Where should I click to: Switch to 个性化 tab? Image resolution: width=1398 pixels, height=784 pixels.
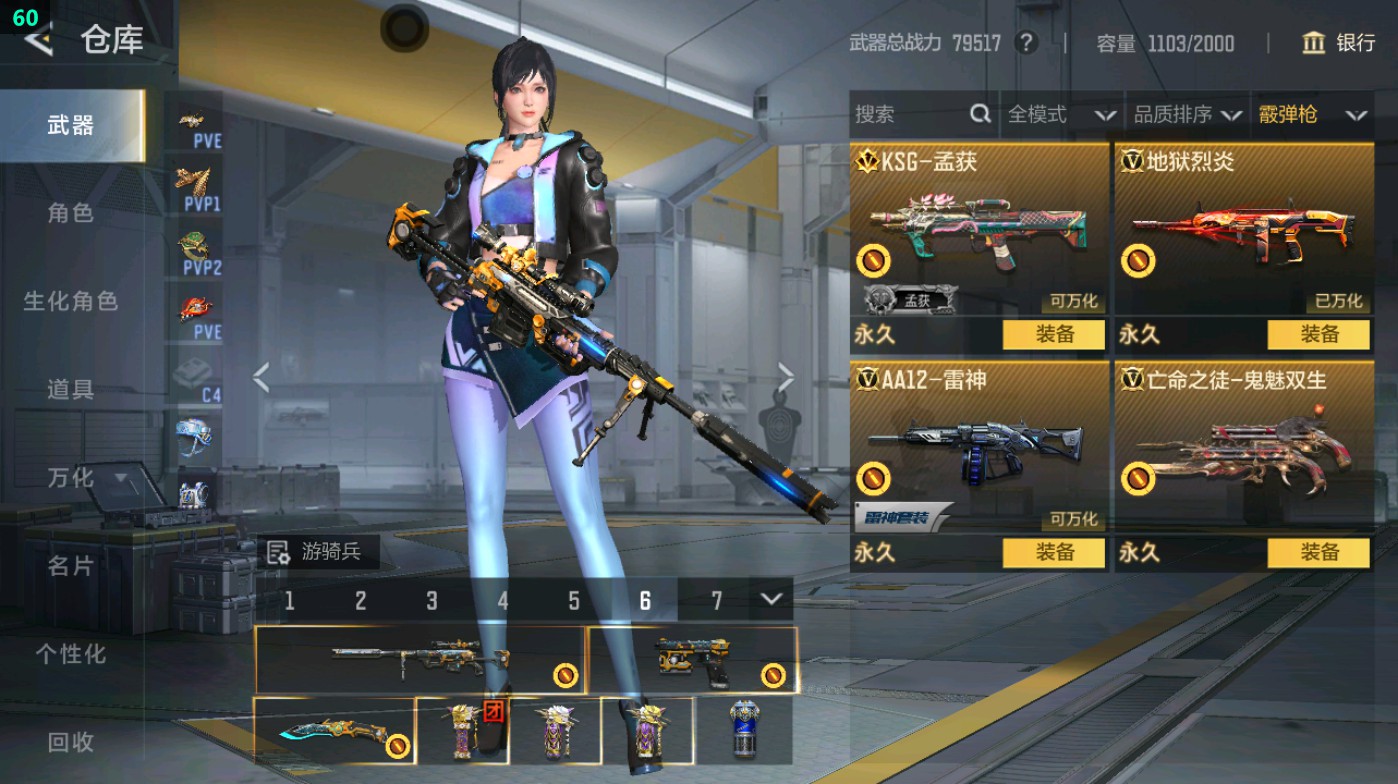(x=70, y=654)
